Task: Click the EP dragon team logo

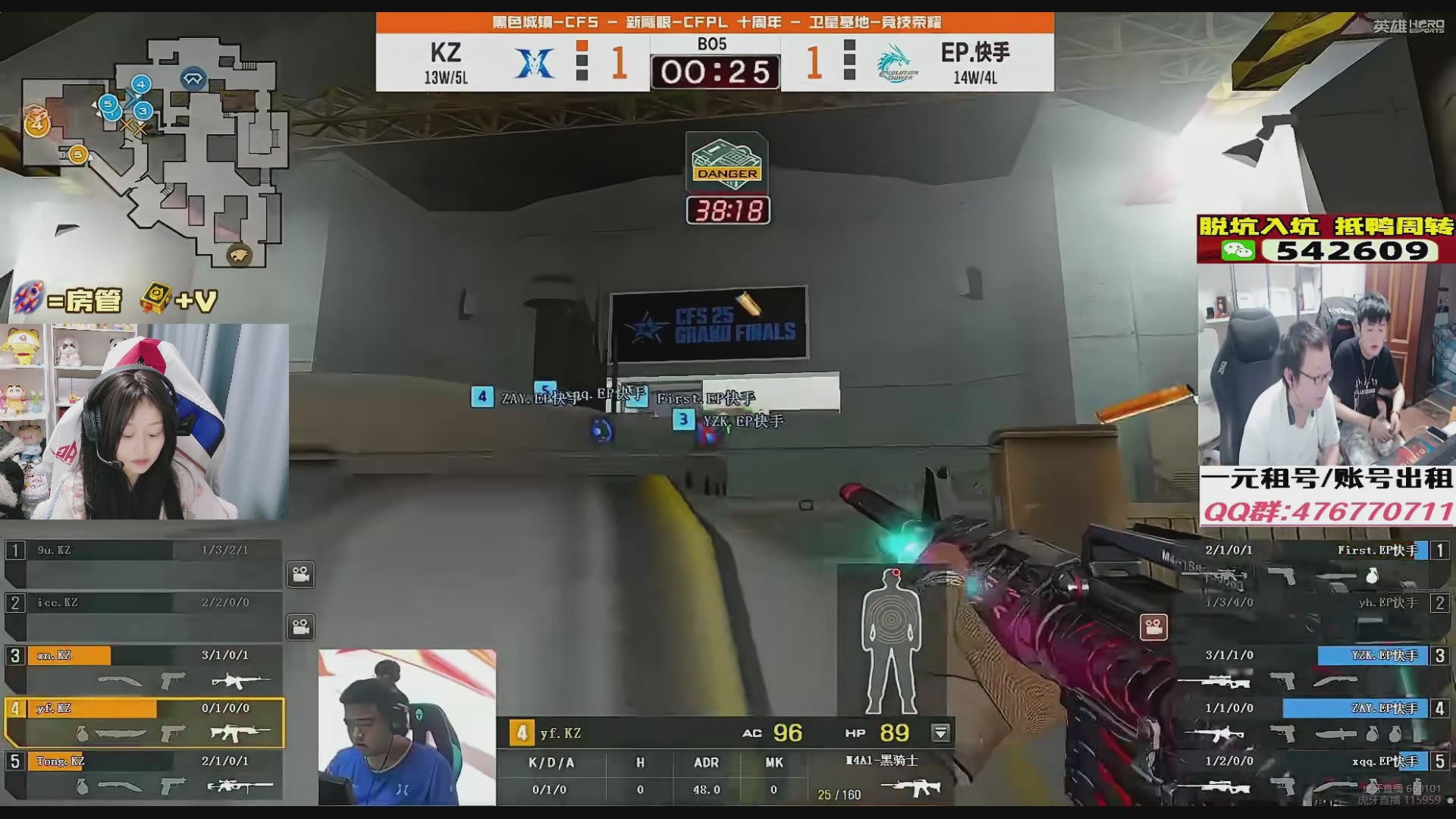Action: click(898, 64)
